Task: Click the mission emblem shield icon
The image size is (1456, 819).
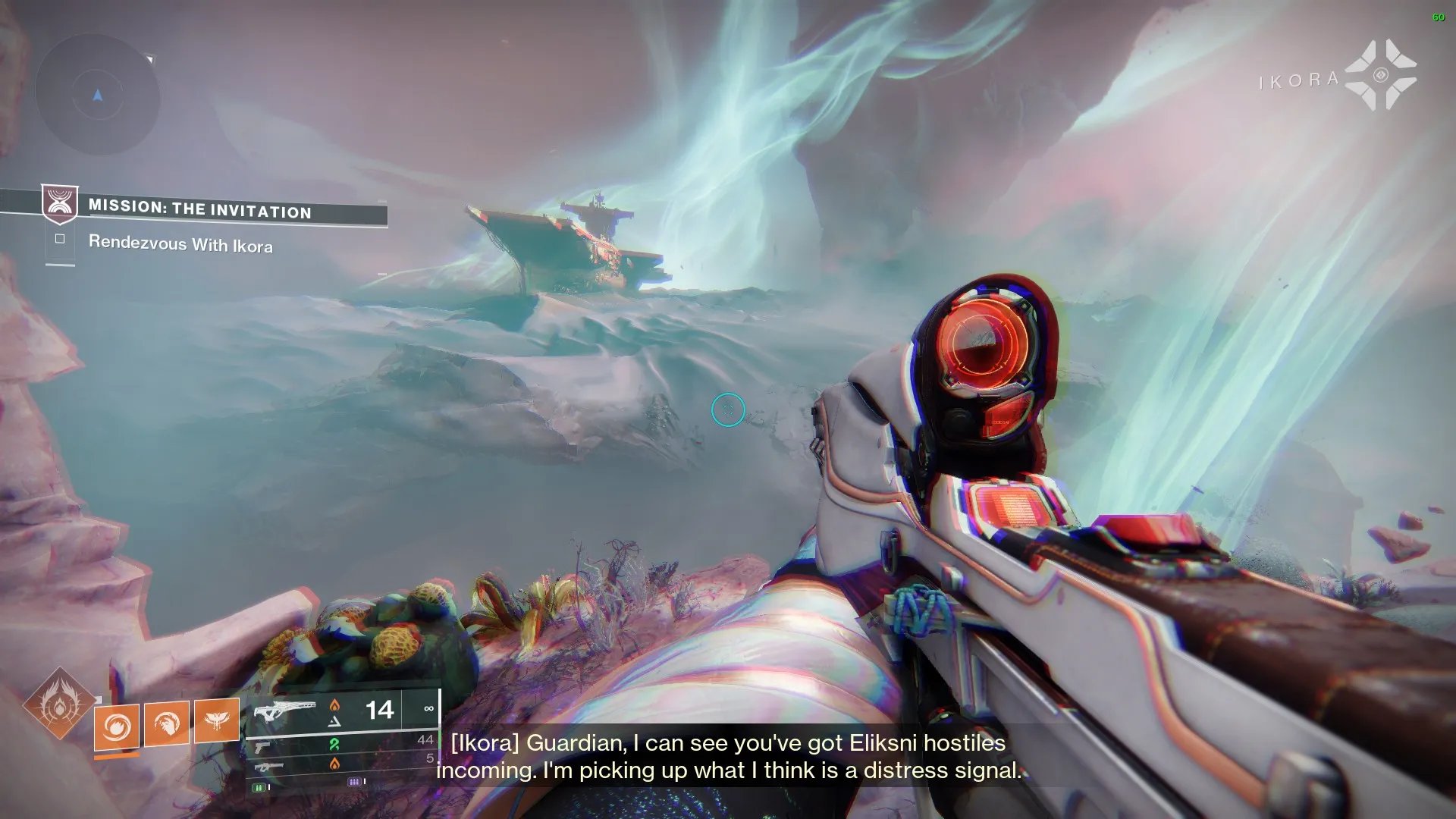Action: [59, 203]
